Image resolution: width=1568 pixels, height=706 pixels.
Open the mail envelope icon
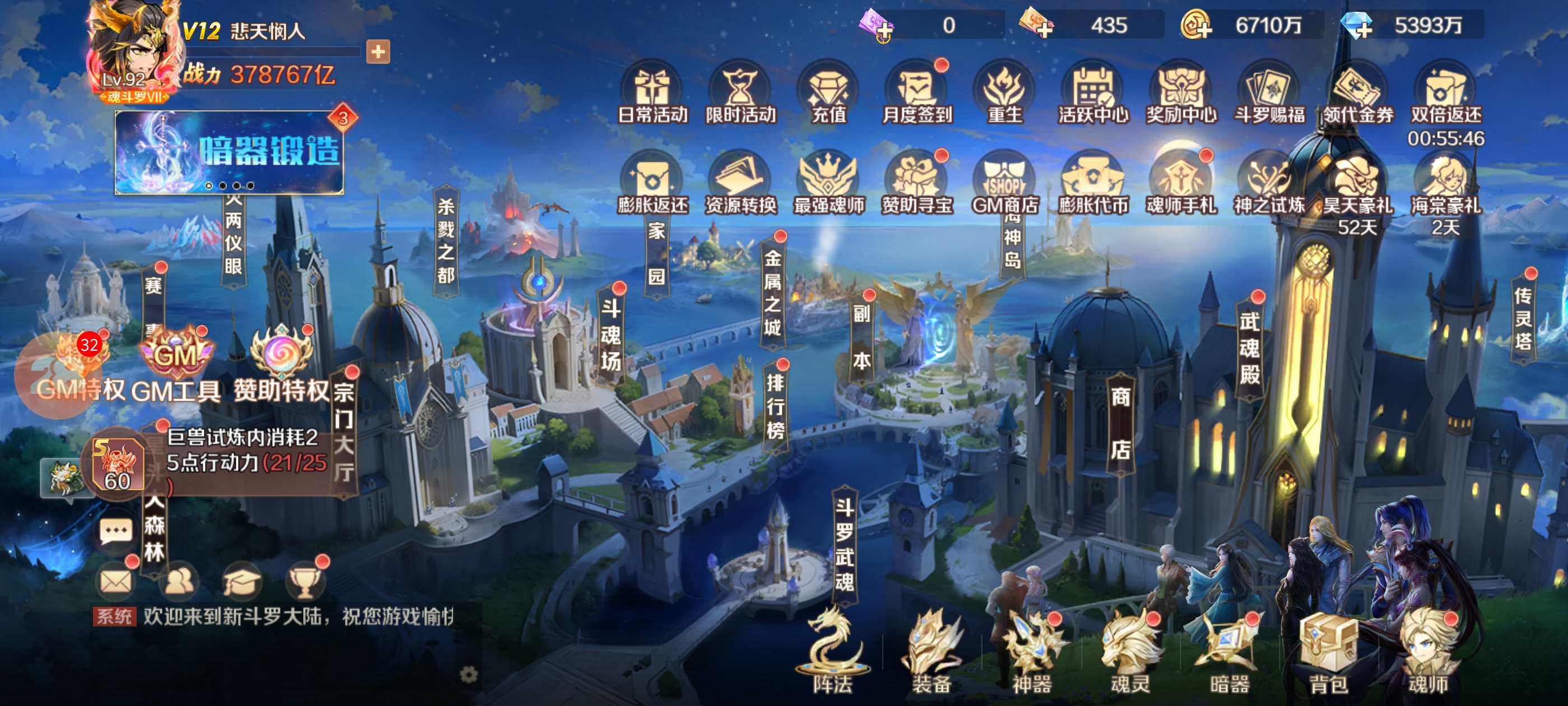(x=116, y=582)
